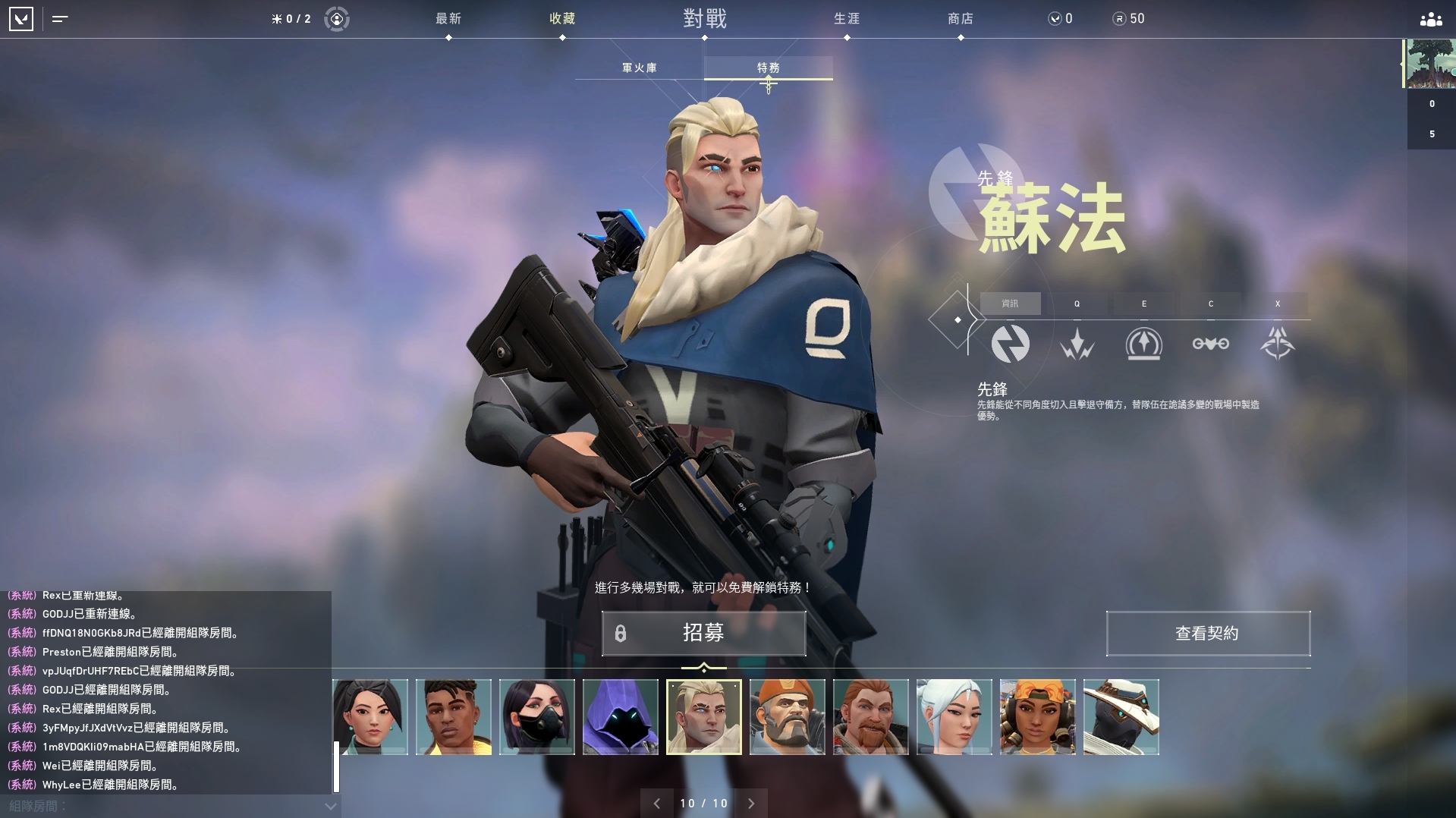Click the Radianite points currency icon
Screen dimensions: 1456x818
click(1118, 18)
